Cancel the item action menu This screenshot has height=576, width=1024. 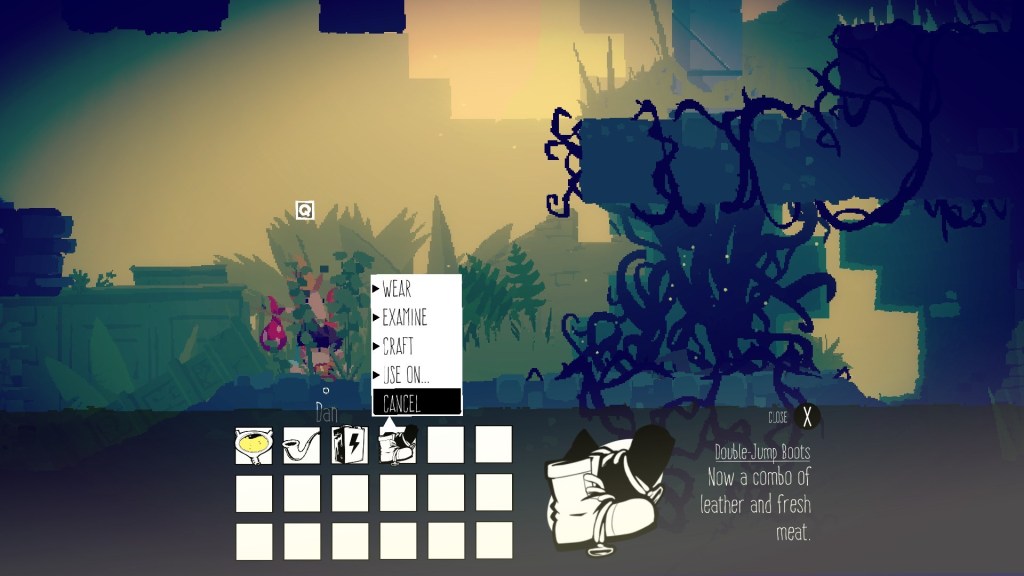pyautogui.click(x=415, y=402)
